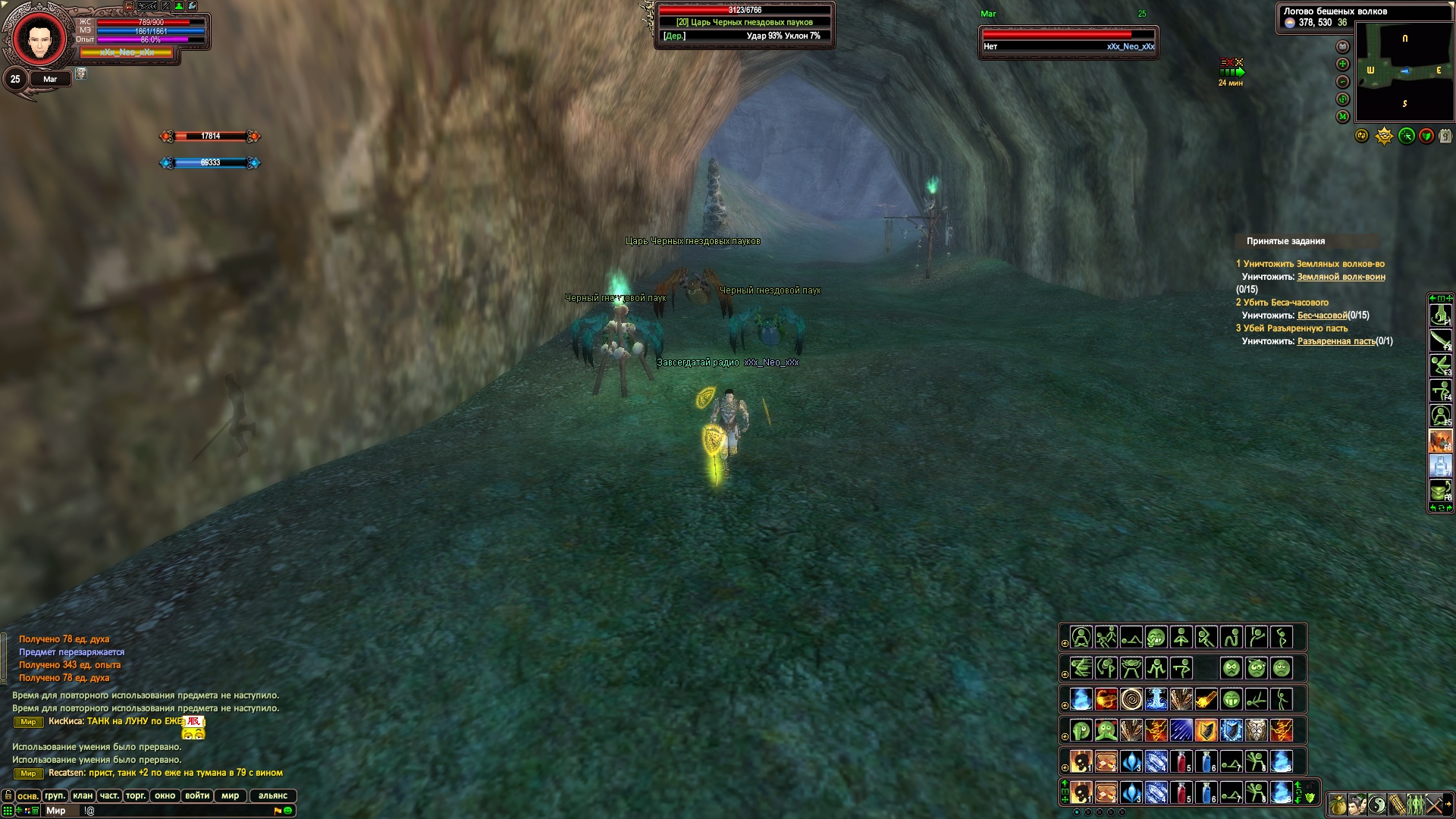Follow the Разъяренная пасть quest link
Viewport: 1456px width, 819px height.
tap(1336, 341)
